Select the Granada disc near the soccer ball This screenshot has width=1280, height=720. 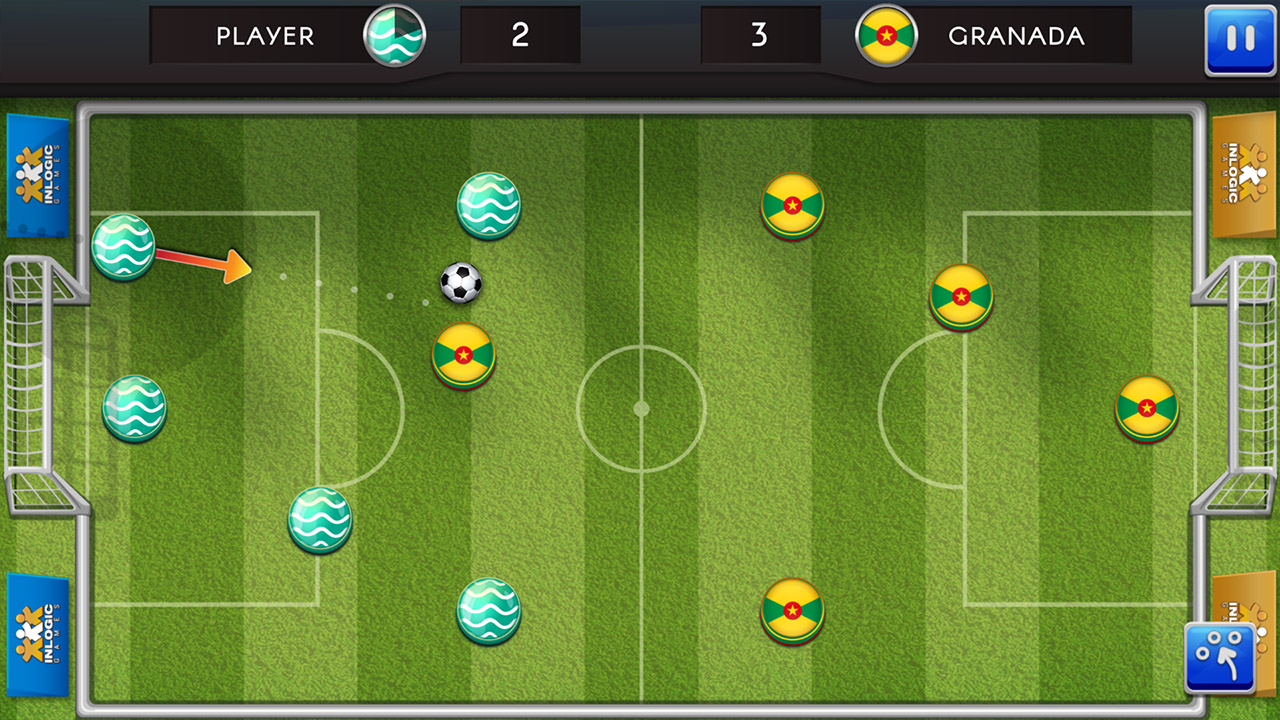click(x=462, y=355)
